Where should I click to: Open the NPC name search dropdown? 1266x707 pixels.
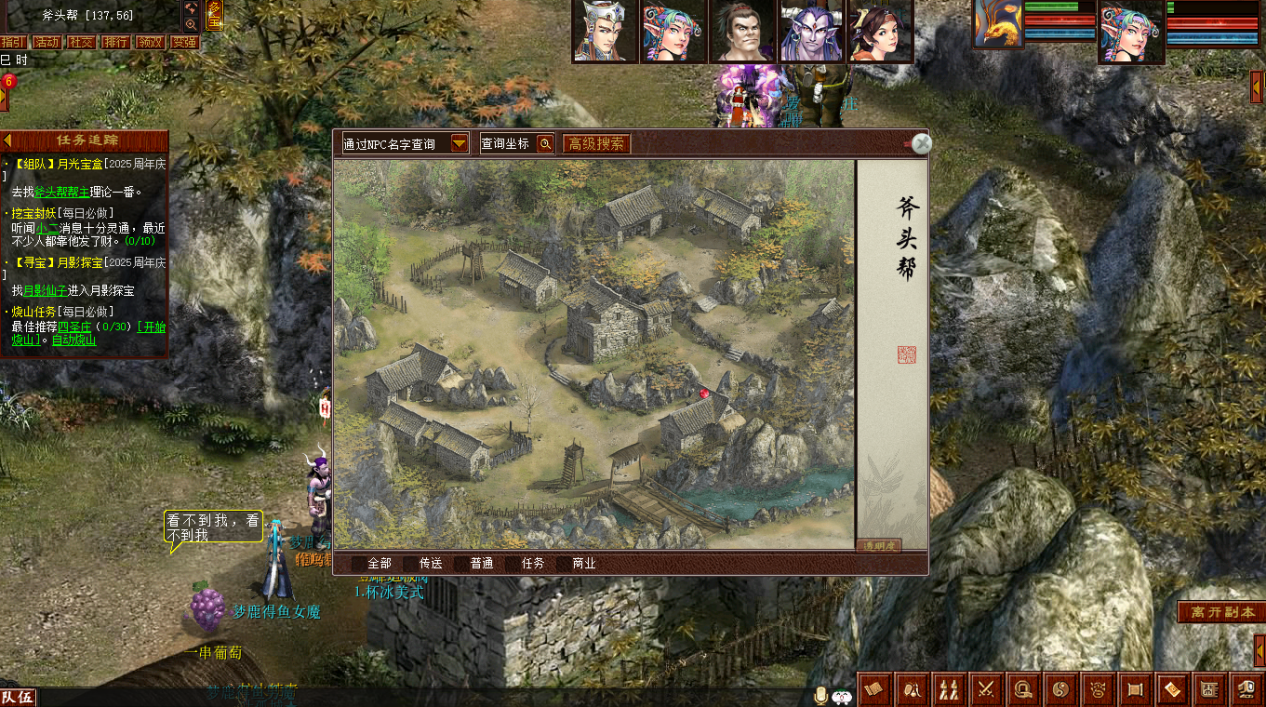pos(459,144)
